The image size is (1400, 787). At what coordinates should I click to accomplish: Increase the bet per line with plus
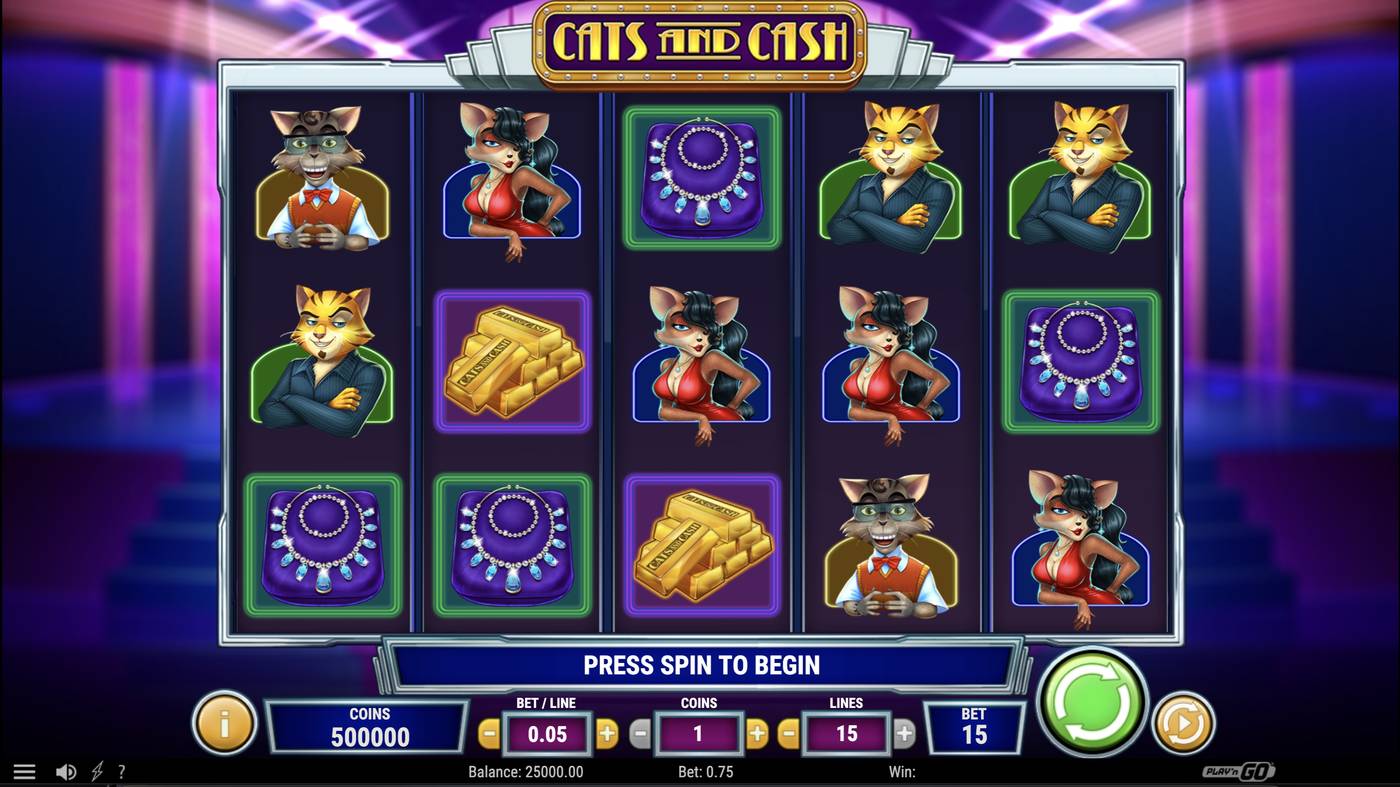point(608,733)
